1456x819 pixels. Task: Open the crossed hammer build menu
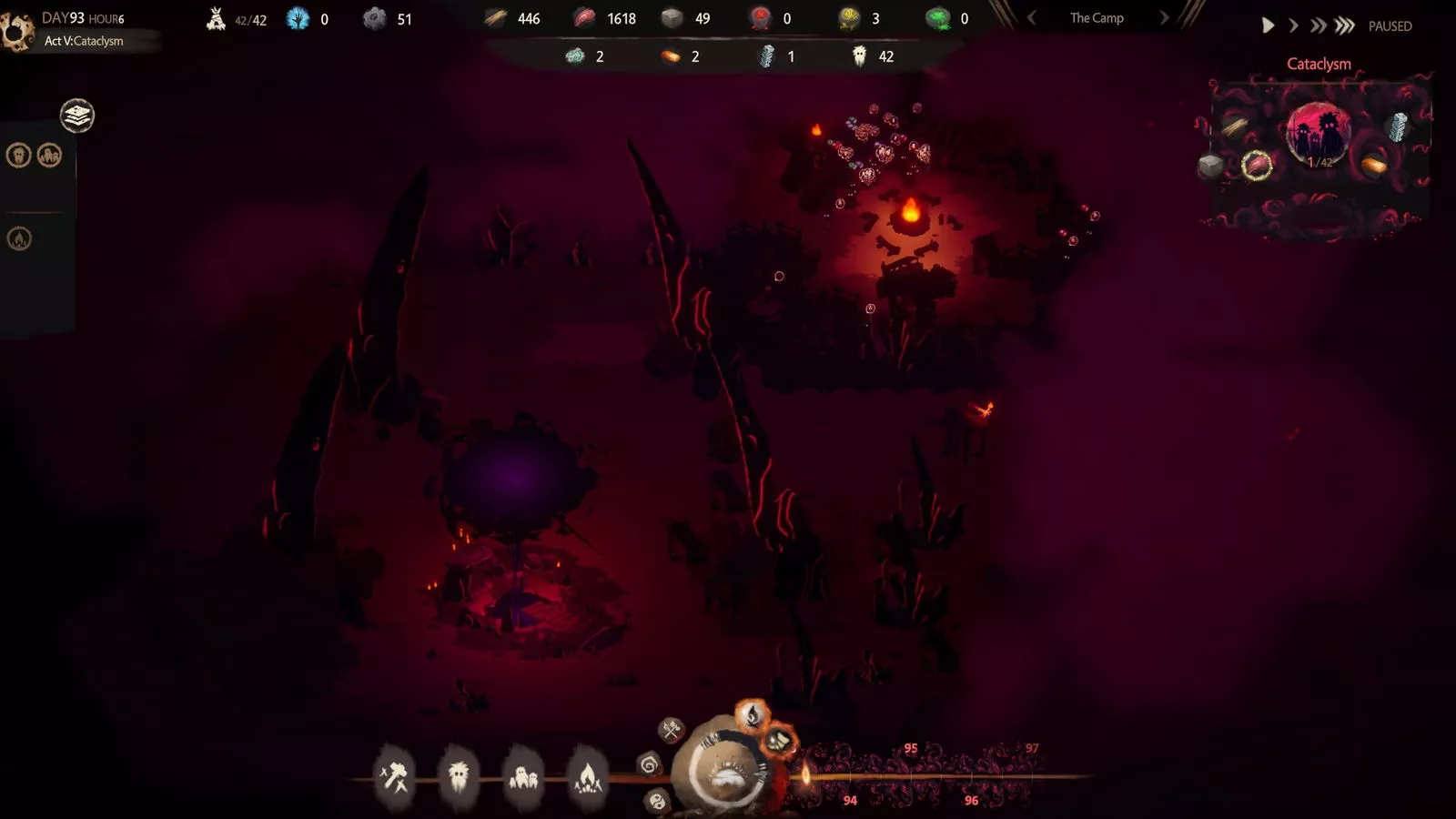394,777
